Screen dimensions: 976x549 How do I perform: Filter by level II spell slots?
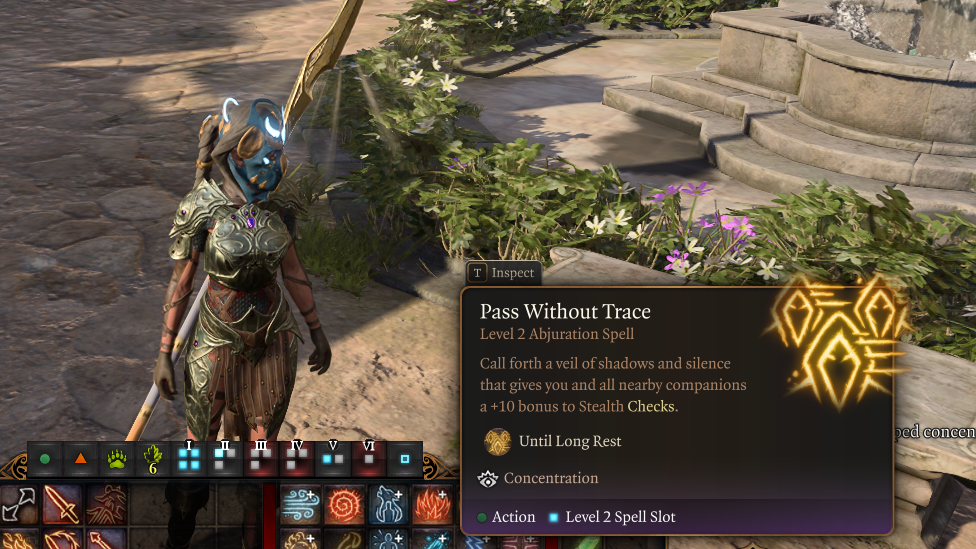[x=225, y=458]
